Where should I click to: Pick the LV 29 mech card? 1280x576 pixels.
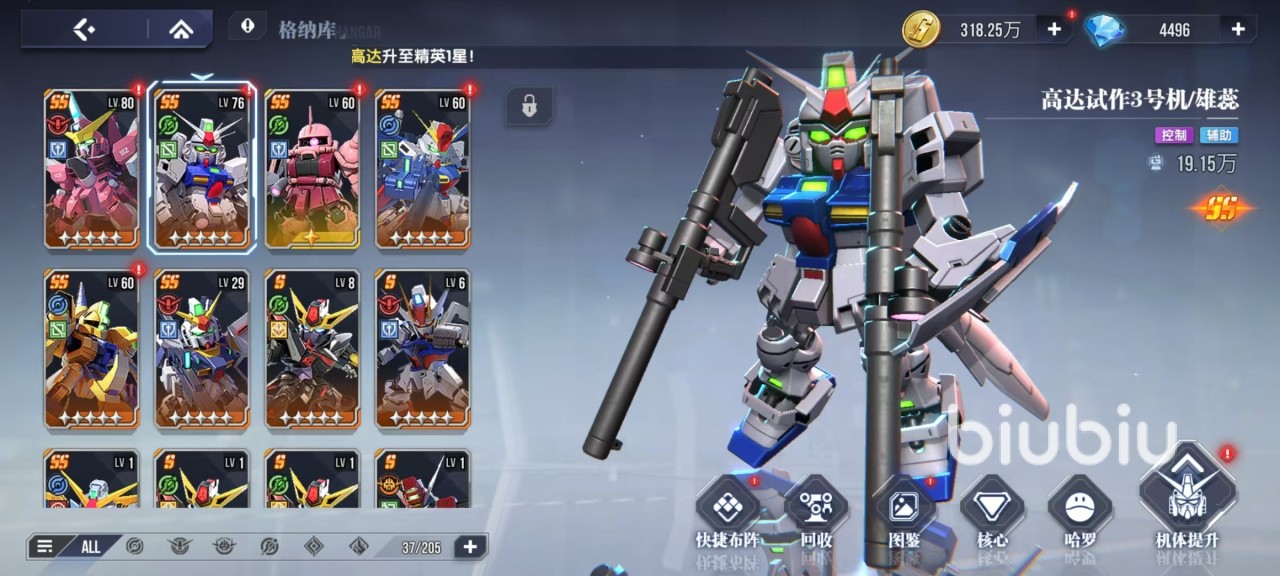pyautogui.click(x=202, y=348)
